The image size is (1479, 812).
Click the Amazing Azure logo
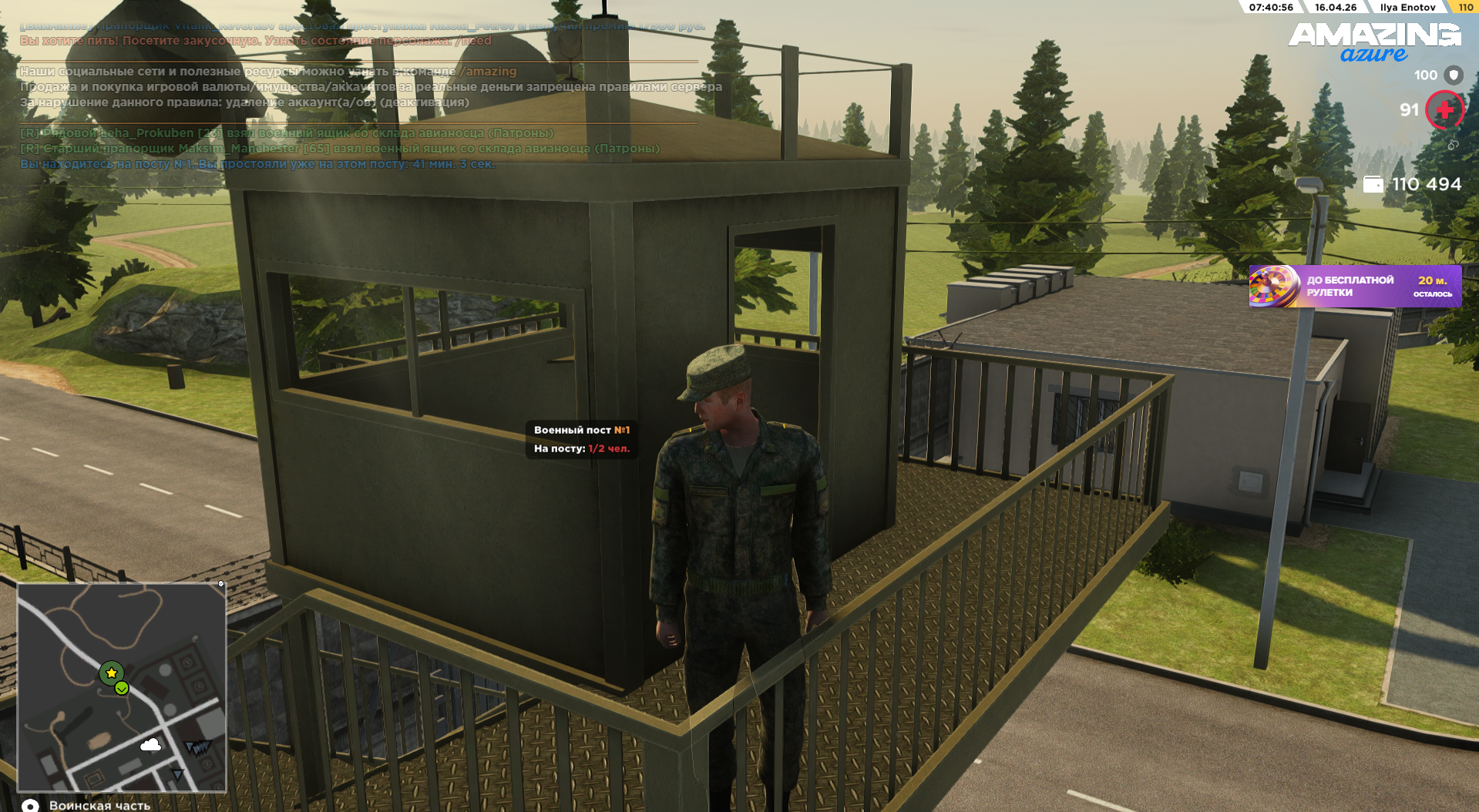pos(1374,42)
